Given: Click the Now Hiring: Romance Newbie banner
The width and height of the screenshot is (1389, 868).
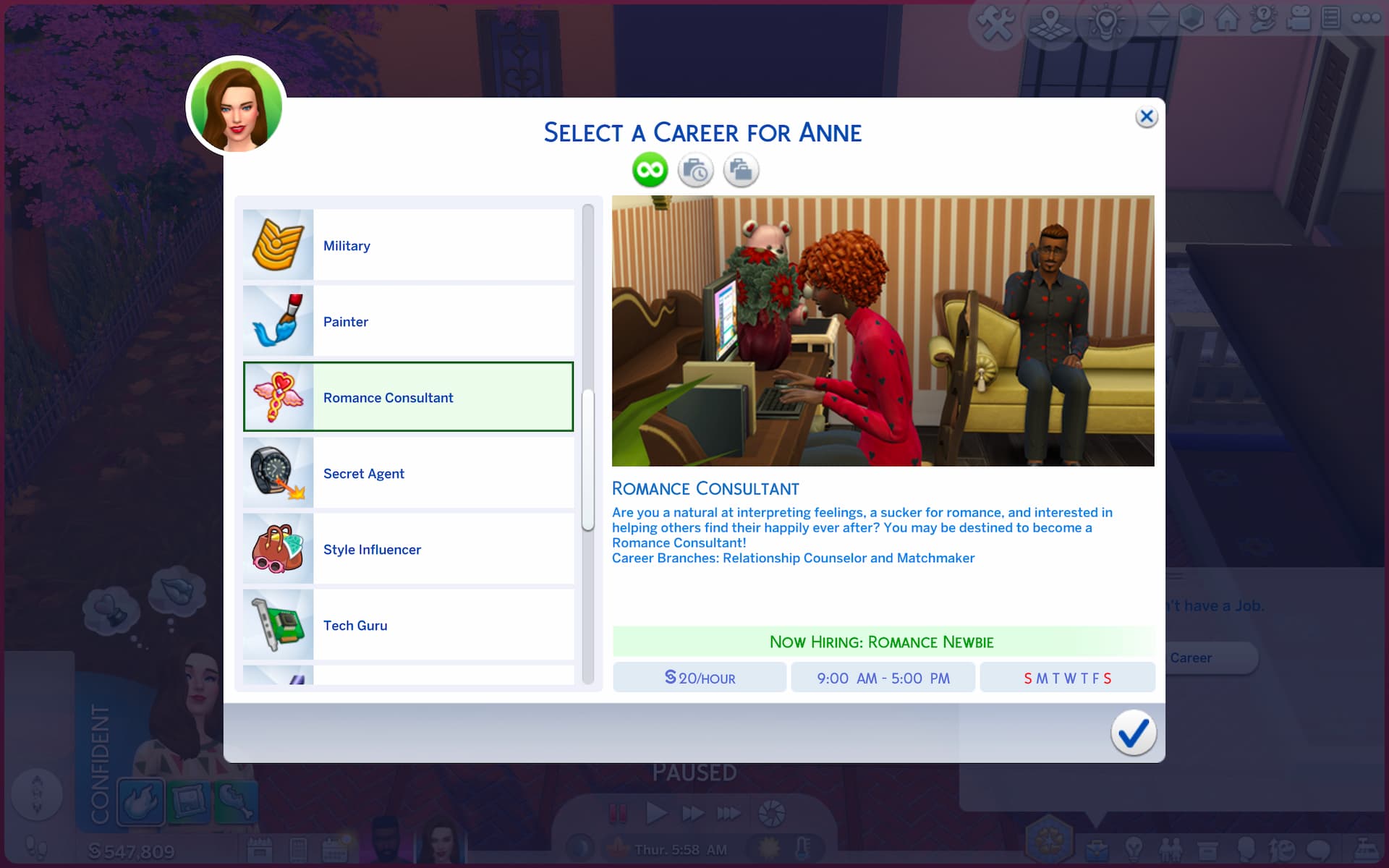Looking at the screenshot, I should tap(883, 642).
